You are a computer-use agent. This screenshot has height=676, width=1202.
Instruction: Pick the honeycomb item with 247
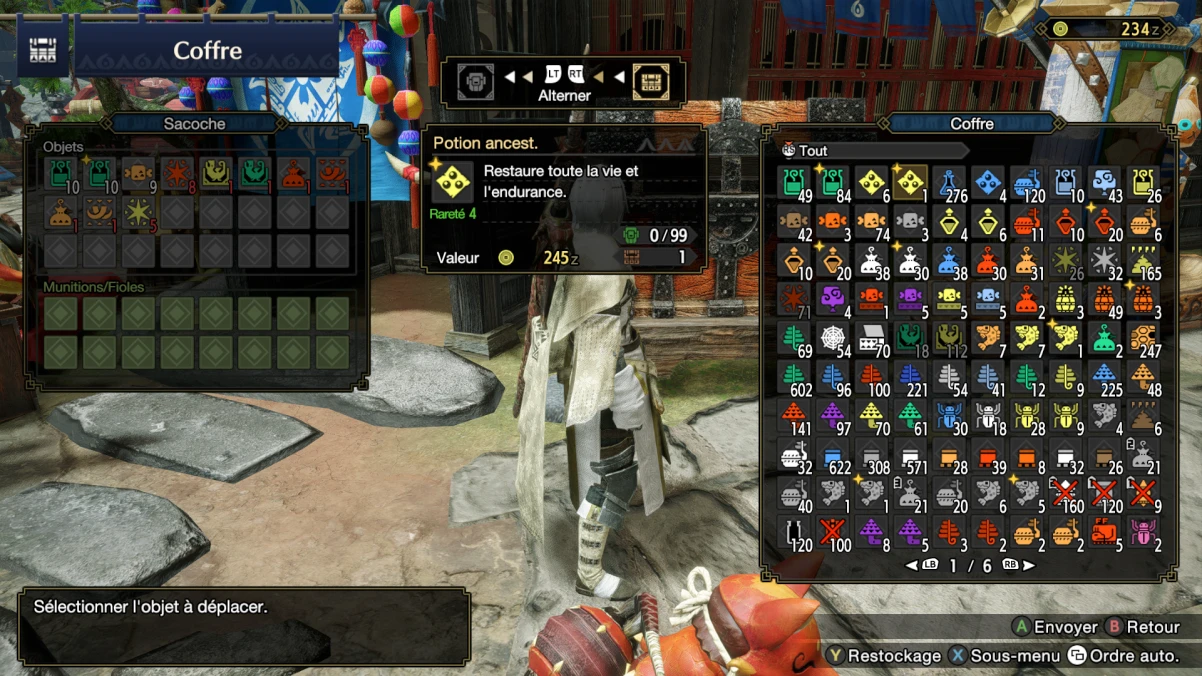(x=1143, y=339)
